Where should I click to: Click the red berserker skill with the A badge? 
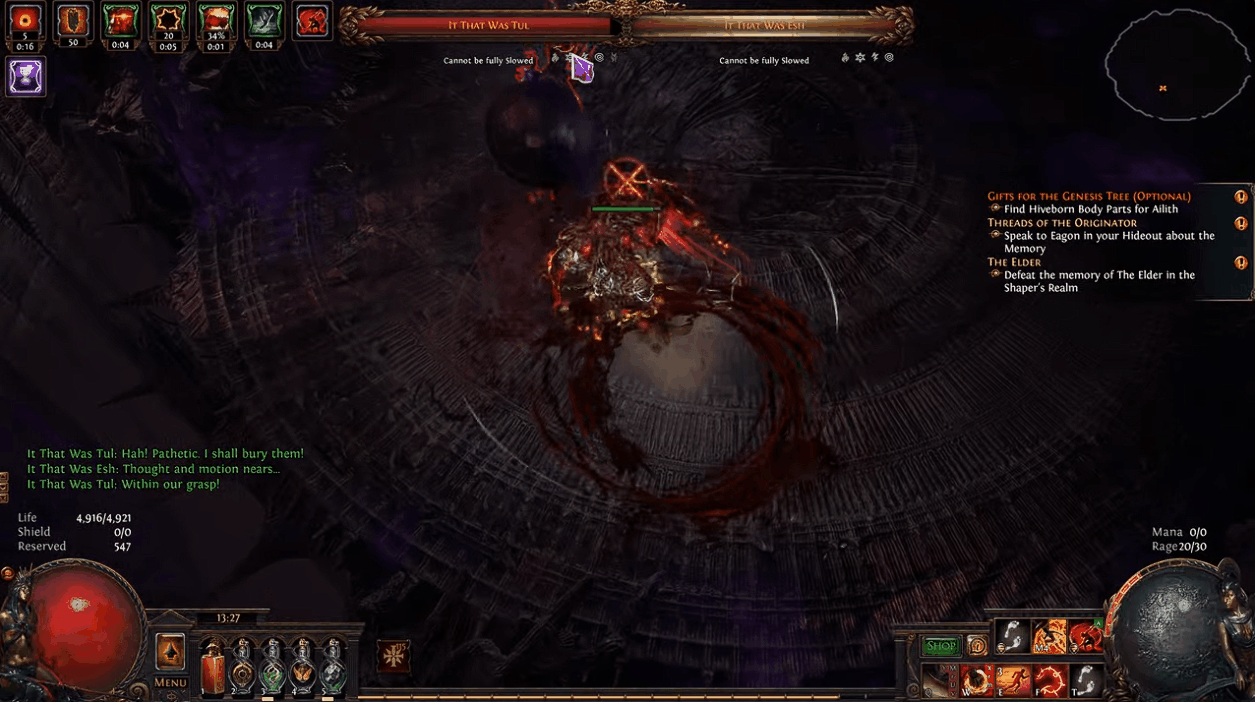tap(1085, 636)
